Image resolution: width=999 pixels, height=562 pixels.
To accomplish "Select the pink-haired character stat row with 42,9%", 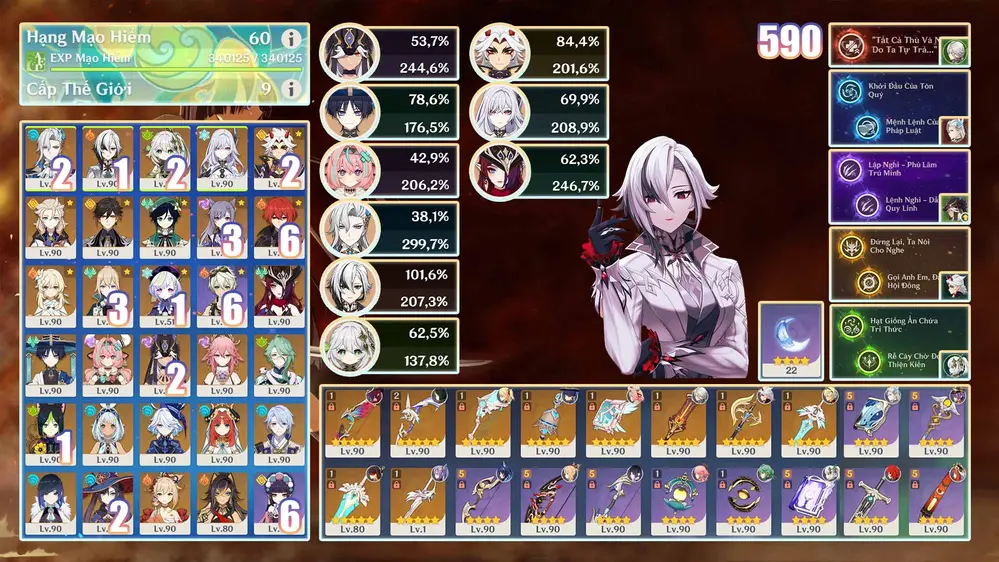I will click(390, 169).
